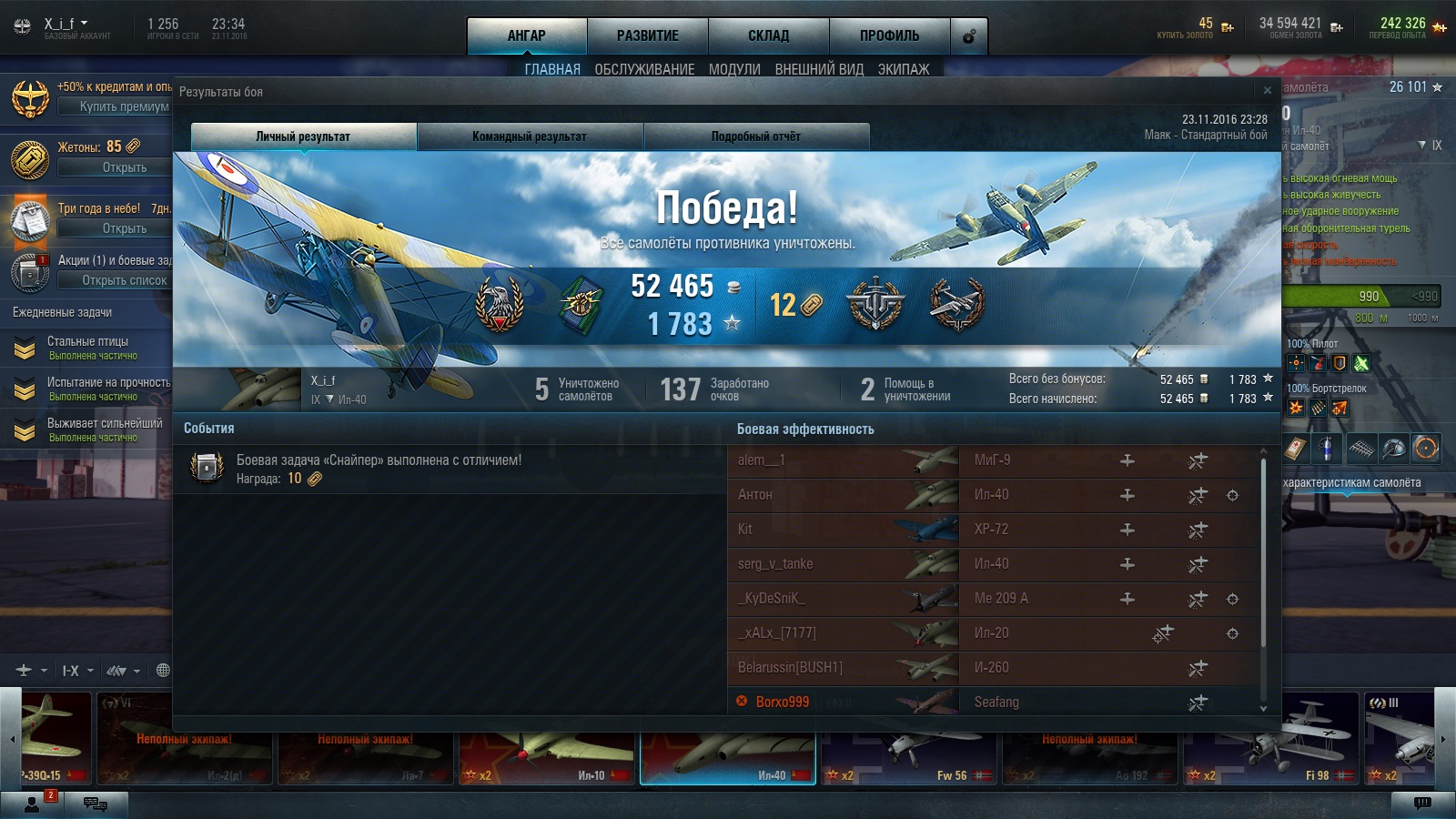The height and width of the screenshot is (819, 1456).
Task: Click the АНГАР main tab
Action: [x=527, y=35]
